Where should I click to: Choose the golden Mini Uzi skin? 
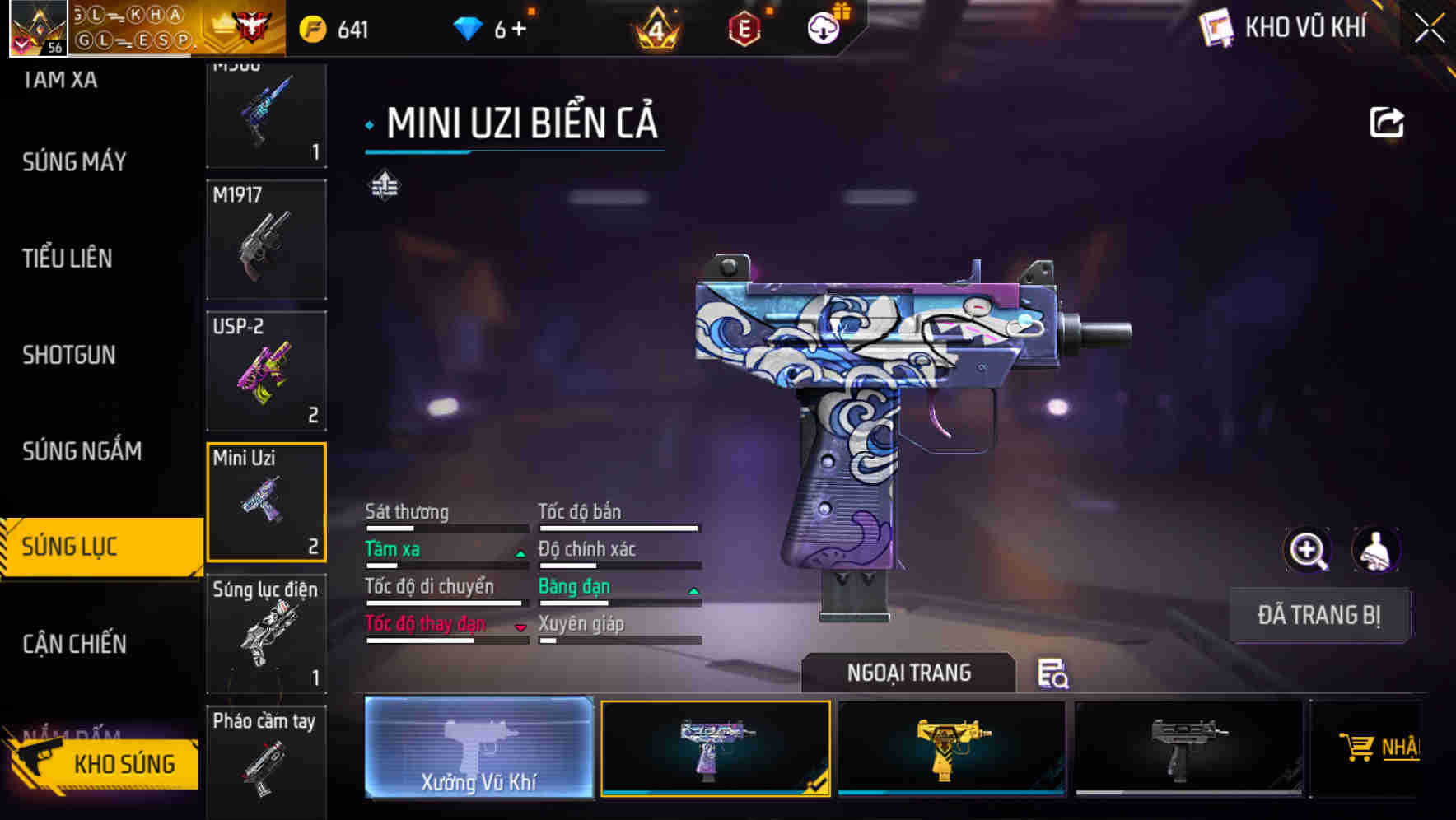[x=951, y=748]
